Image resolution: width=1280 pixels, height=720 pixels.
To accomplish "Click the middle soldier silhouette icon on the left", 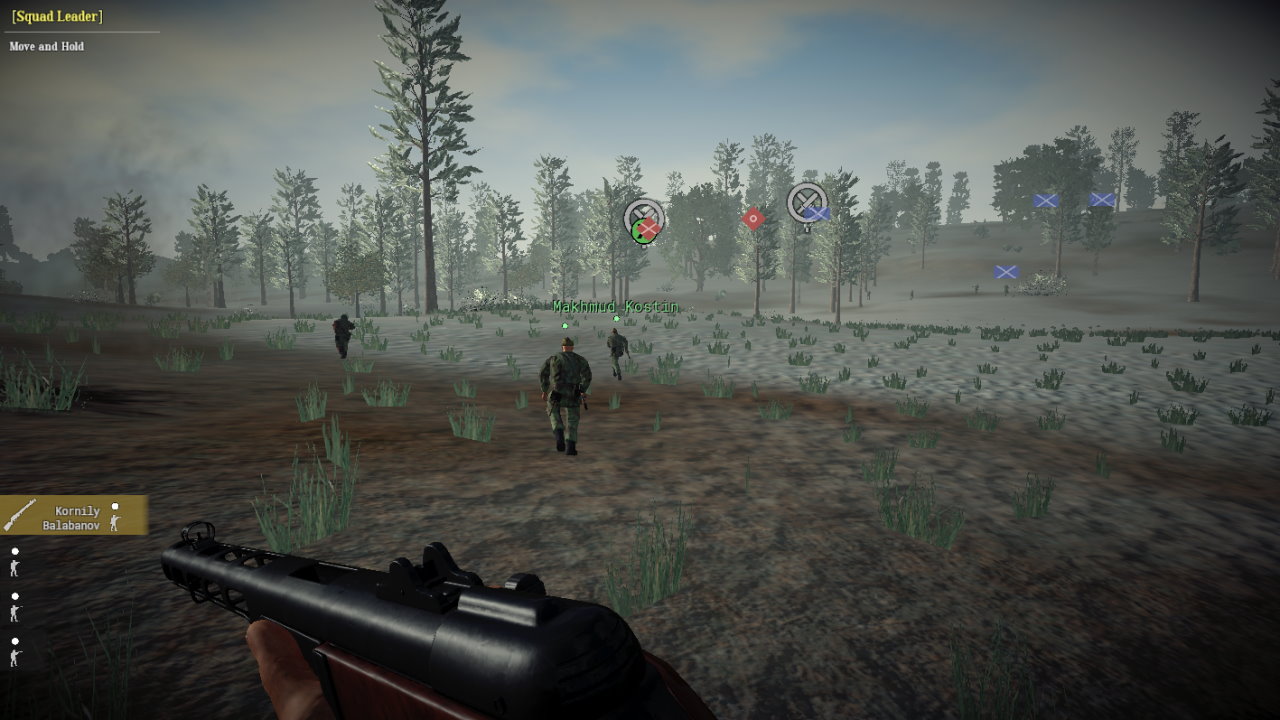I will click(15, 613).
